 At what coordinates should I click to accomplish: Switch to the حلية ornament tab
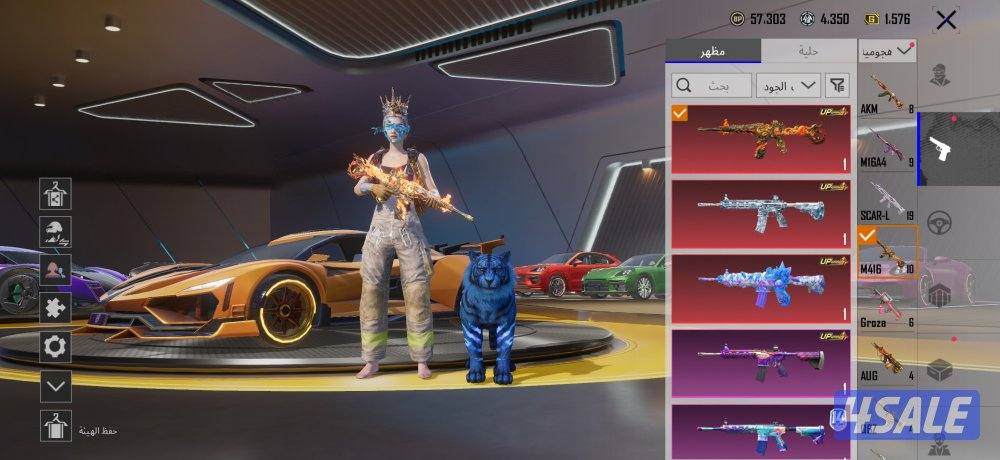pyautogui.click(x=808, y=51)
